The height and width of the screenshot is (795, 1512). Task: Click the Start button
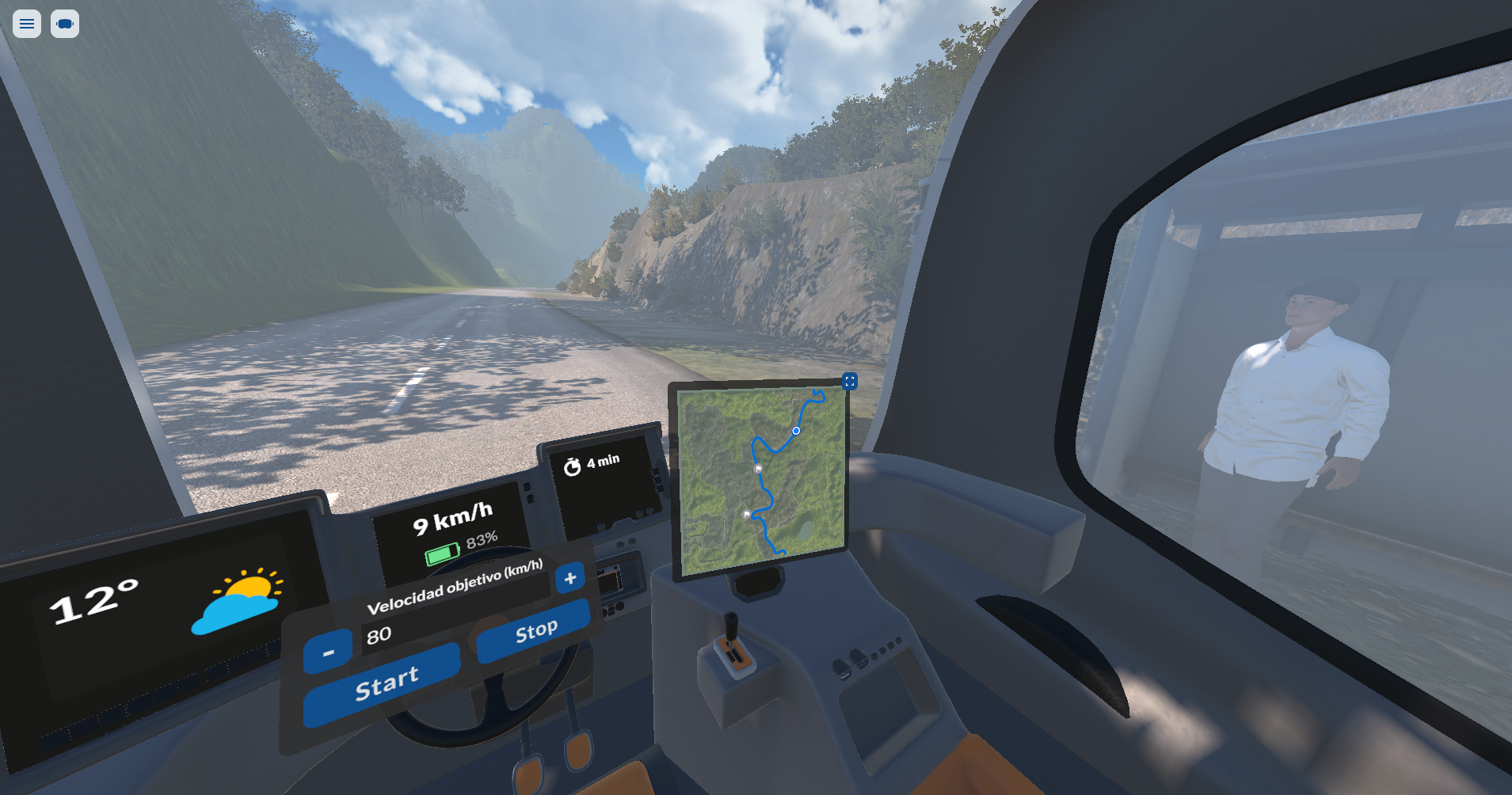(383, 683)
